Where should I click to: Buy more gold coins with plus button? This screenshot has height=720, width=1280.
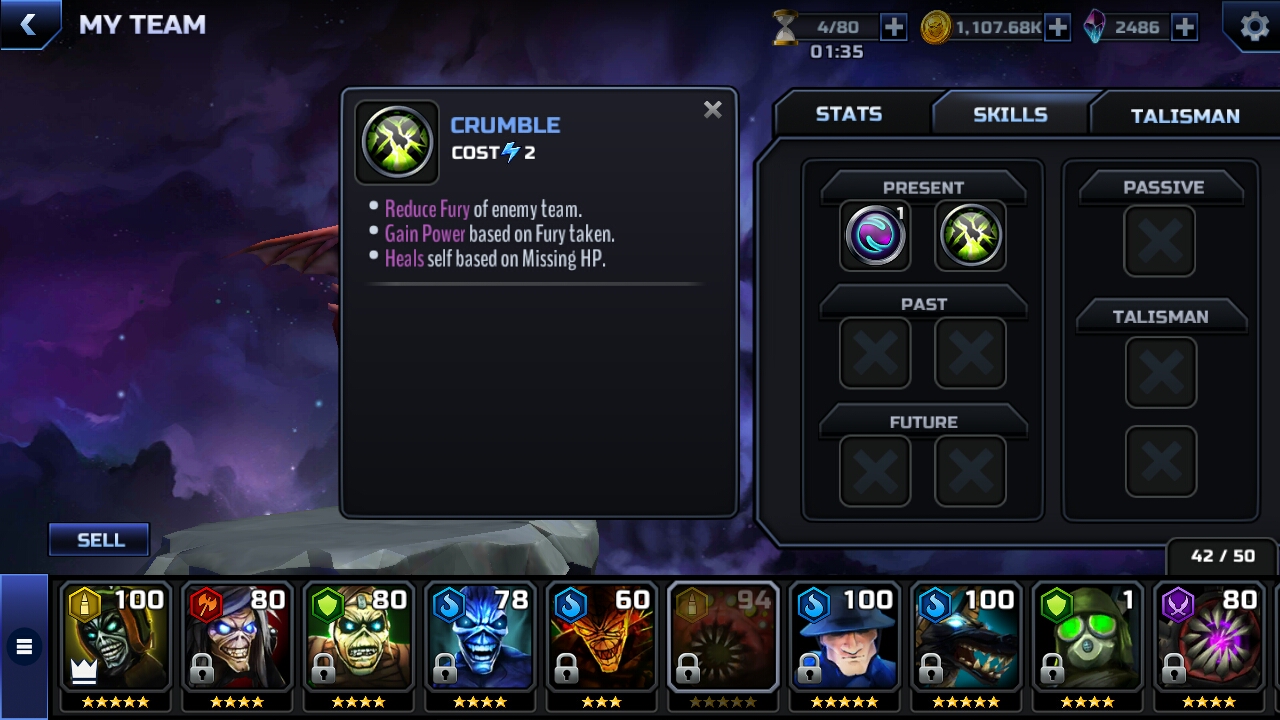click(1057, 27)
